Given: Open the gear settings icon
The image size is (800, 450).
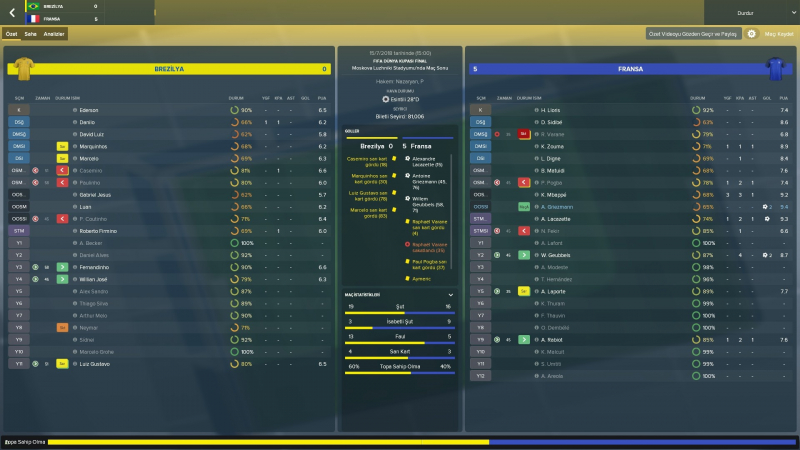Looking at the screenshot, I should (x=751, y=34).
